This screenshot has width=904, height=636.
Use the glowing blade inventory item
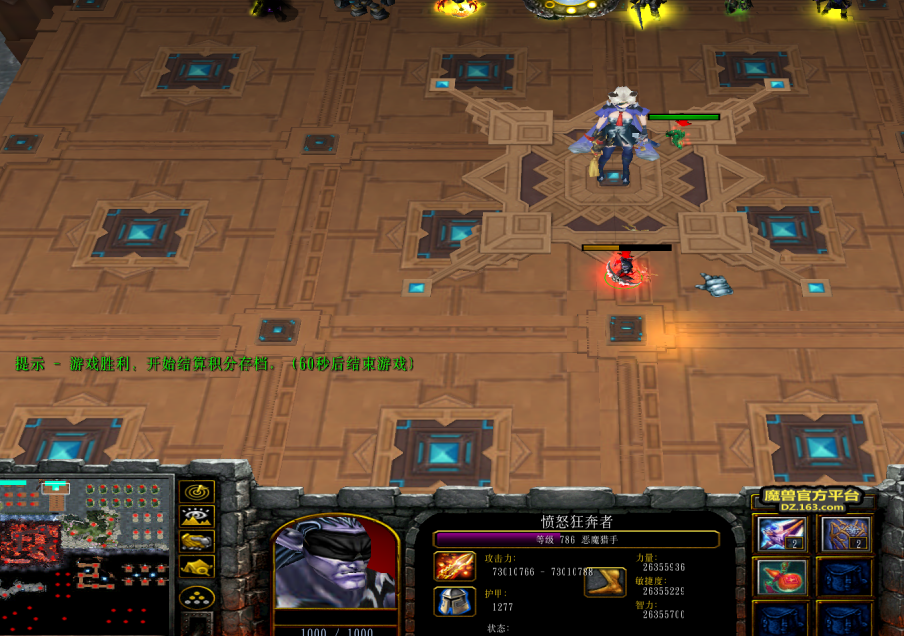point(782,534)
